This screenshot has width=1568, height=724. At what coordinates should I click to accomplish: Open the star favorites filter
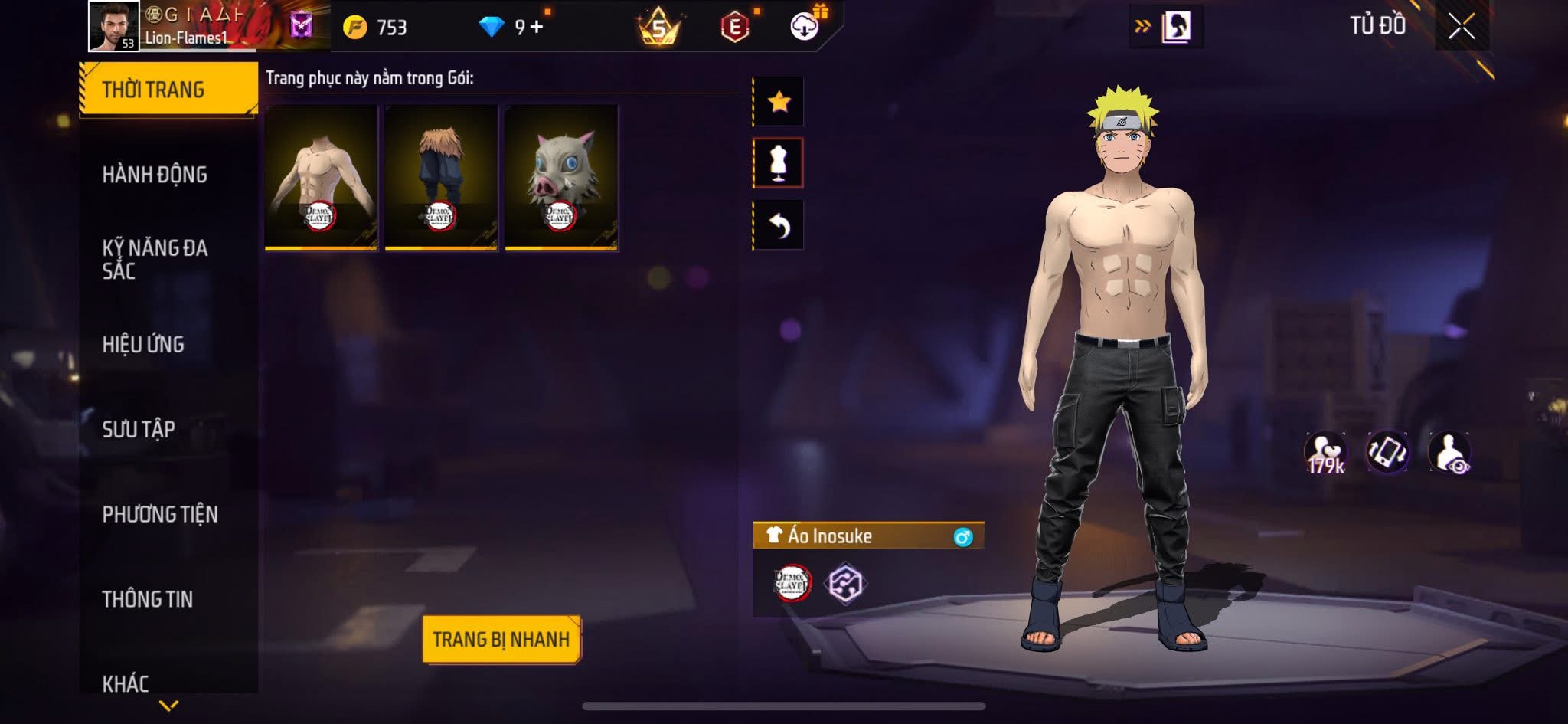click(779, 101)
